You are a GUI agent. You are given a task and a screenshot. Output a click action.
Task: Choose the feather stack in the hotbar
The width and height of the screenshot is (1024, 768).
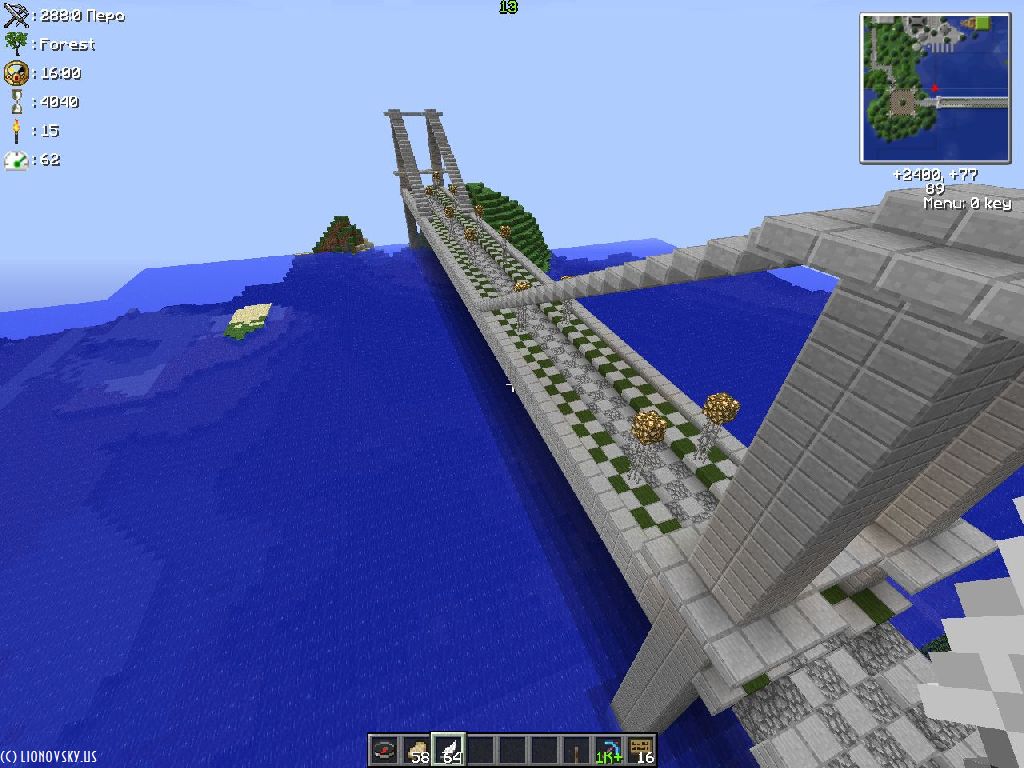point(448,750)
